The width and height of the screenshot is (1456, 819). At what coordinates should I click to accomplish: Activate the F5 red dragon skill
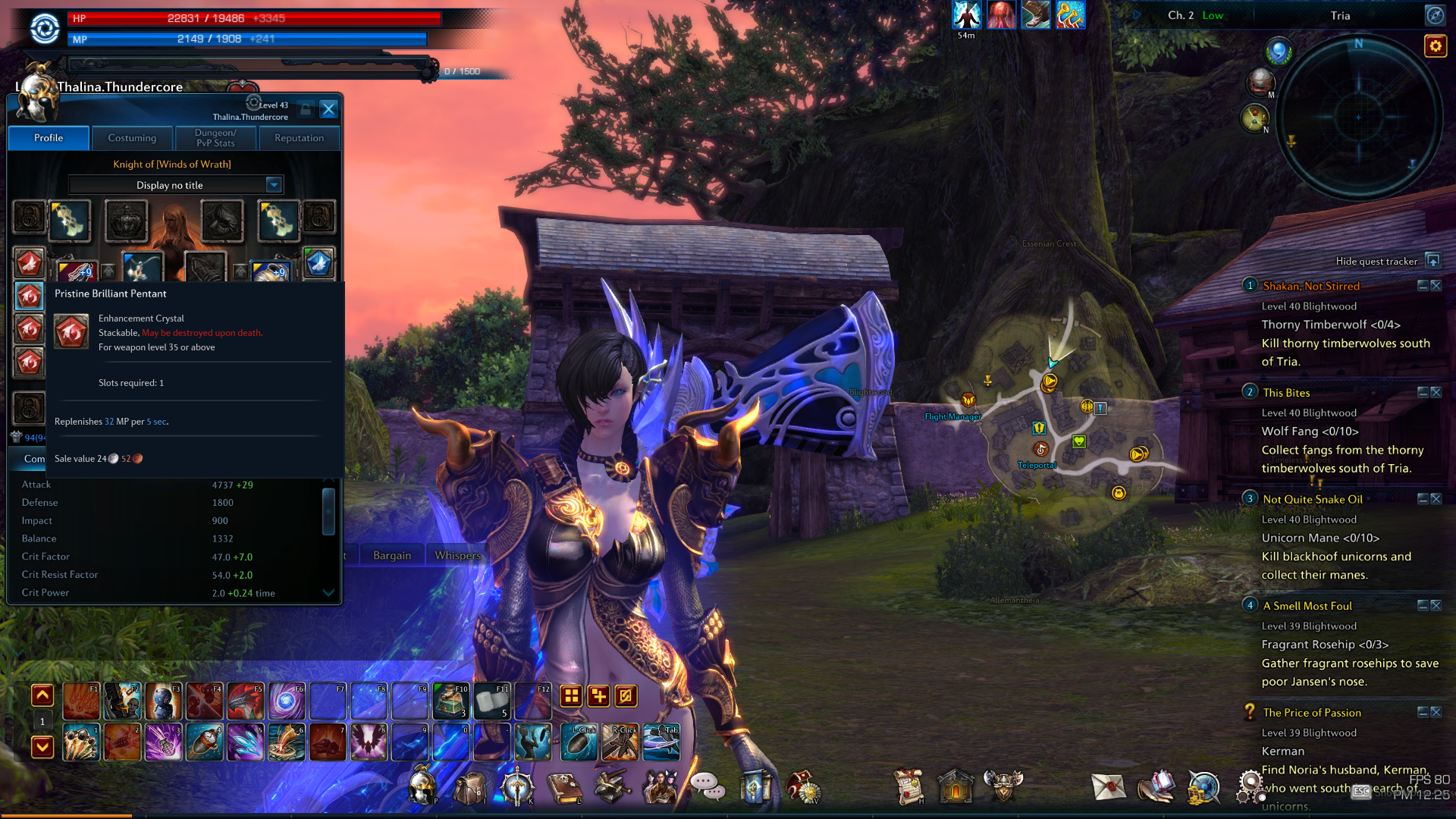(x=245, y=701)
